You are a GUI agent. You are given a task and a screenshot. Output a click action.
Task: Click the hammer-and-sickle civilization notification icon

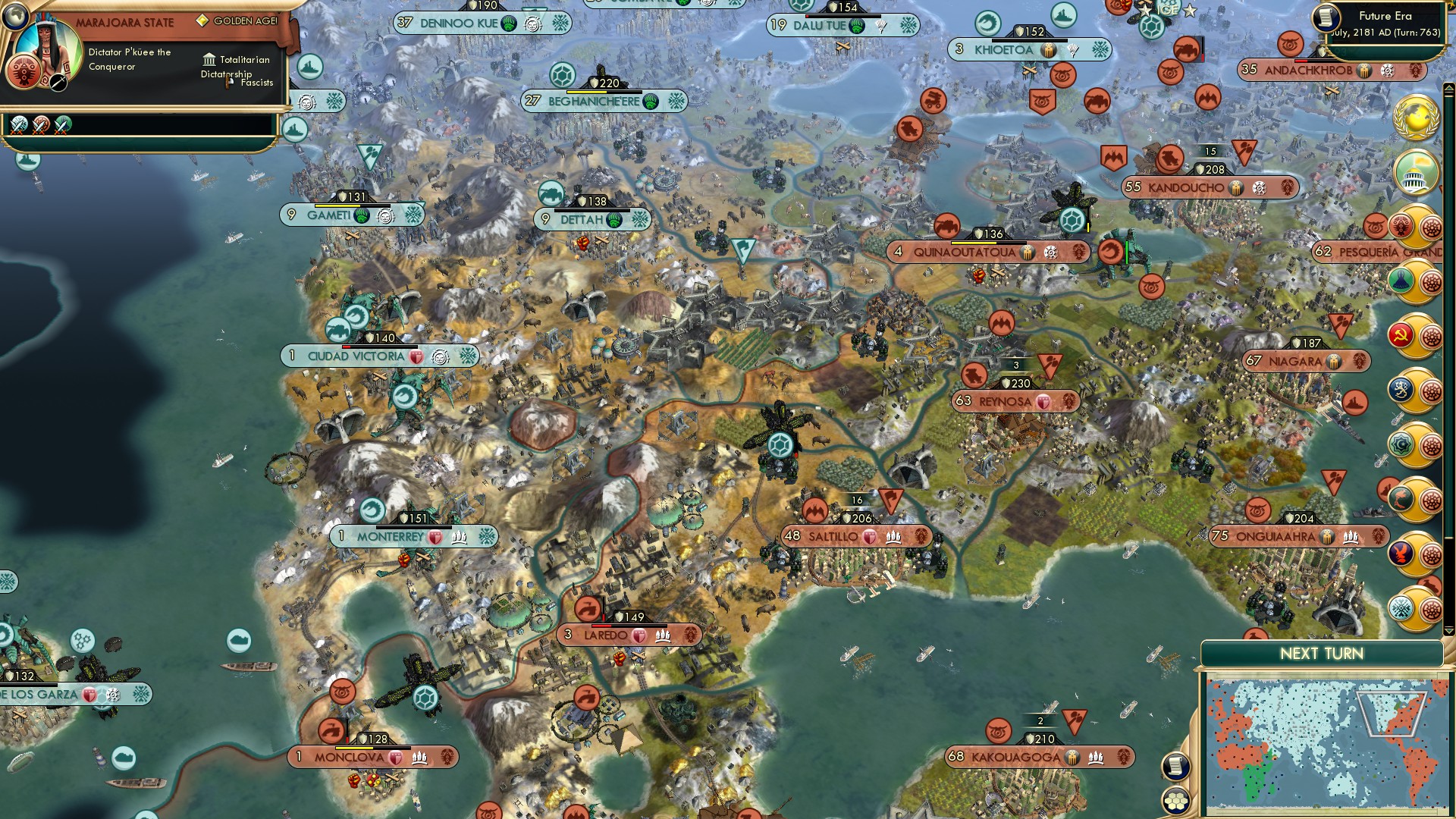pos(1402,335)
